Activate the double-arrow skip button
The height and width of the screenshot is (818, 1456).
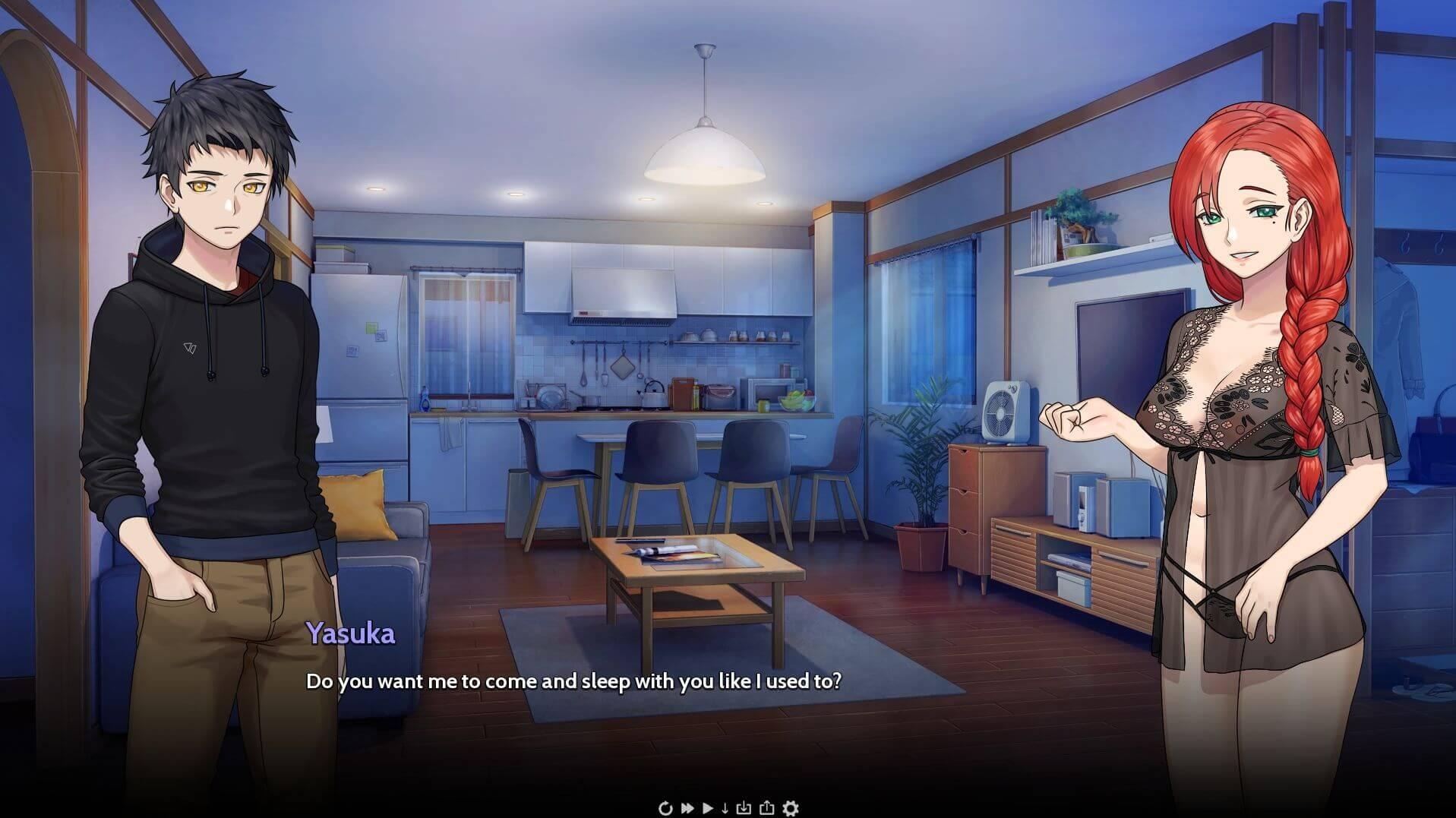pyautogui.click(x=687, y=808)
